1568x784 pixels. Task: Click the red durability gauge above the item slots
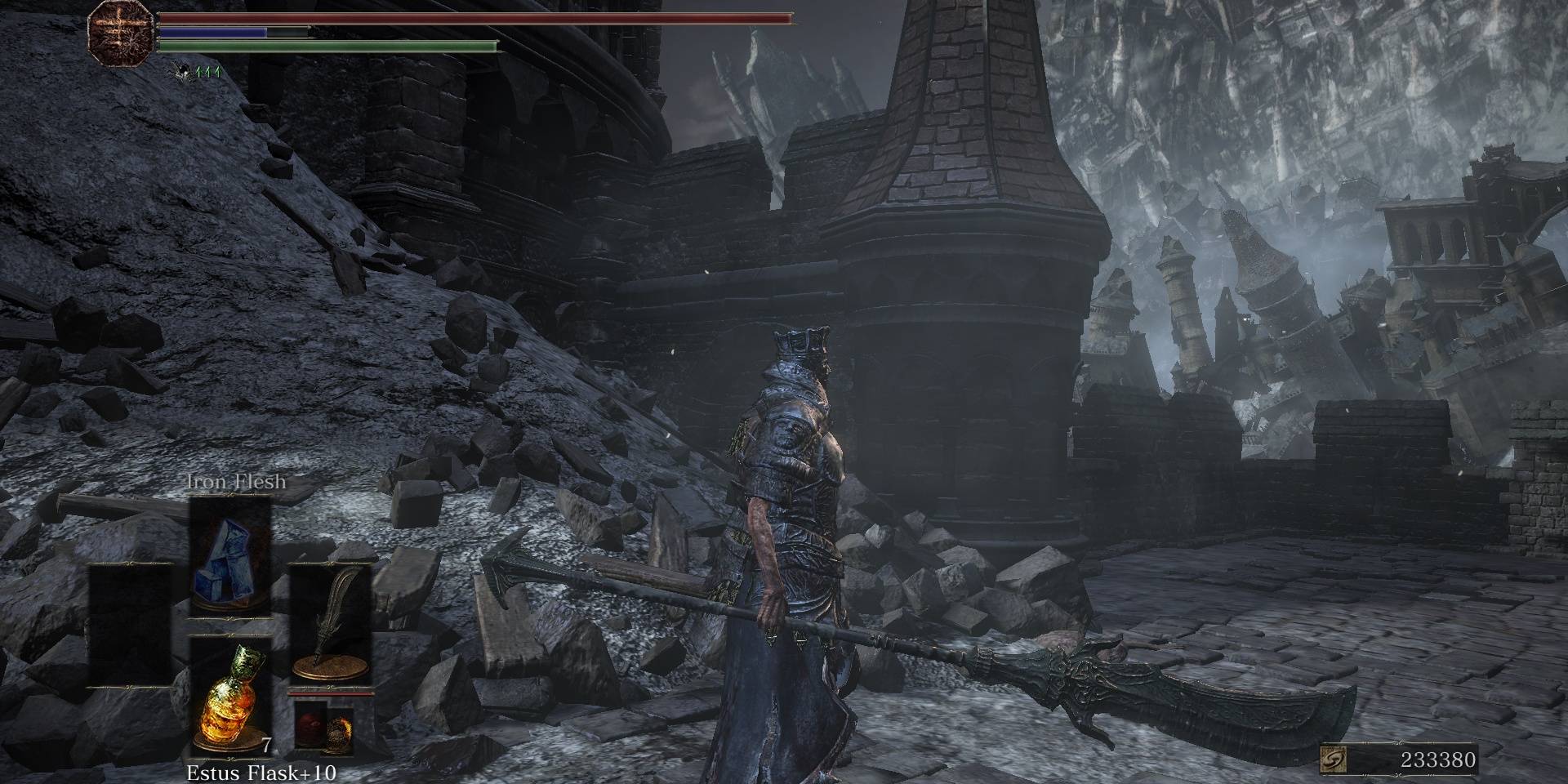(x=332, y=693)
